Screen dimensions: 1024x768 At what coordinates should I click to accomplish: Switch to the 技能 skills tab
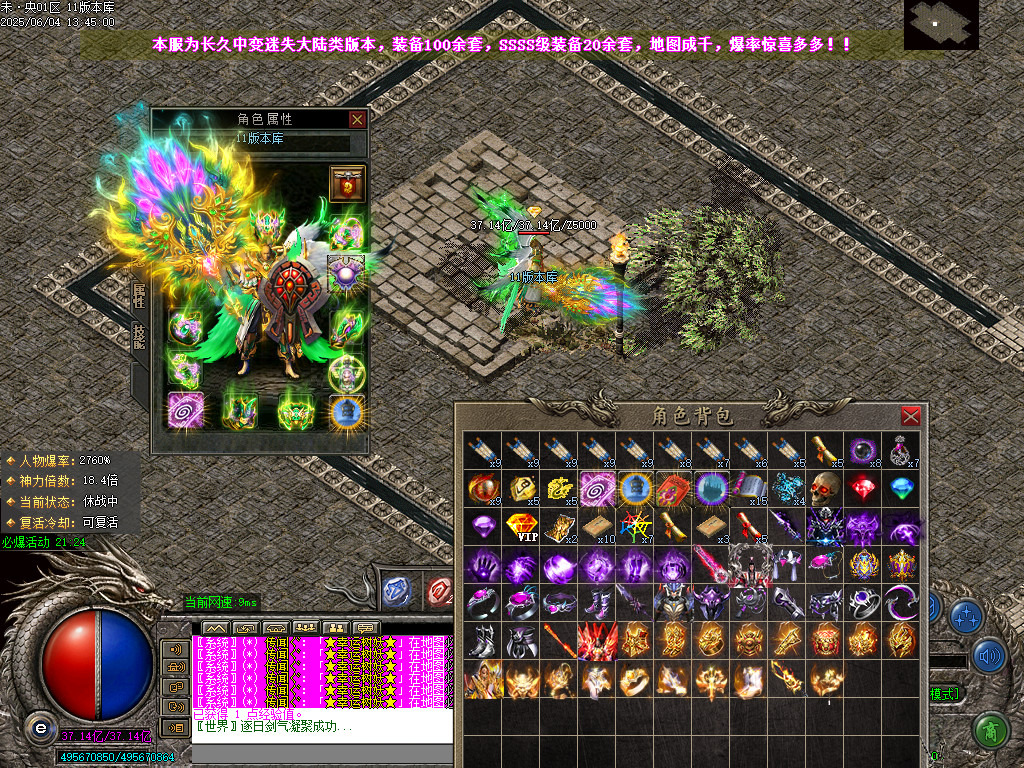tap(139, 337)
